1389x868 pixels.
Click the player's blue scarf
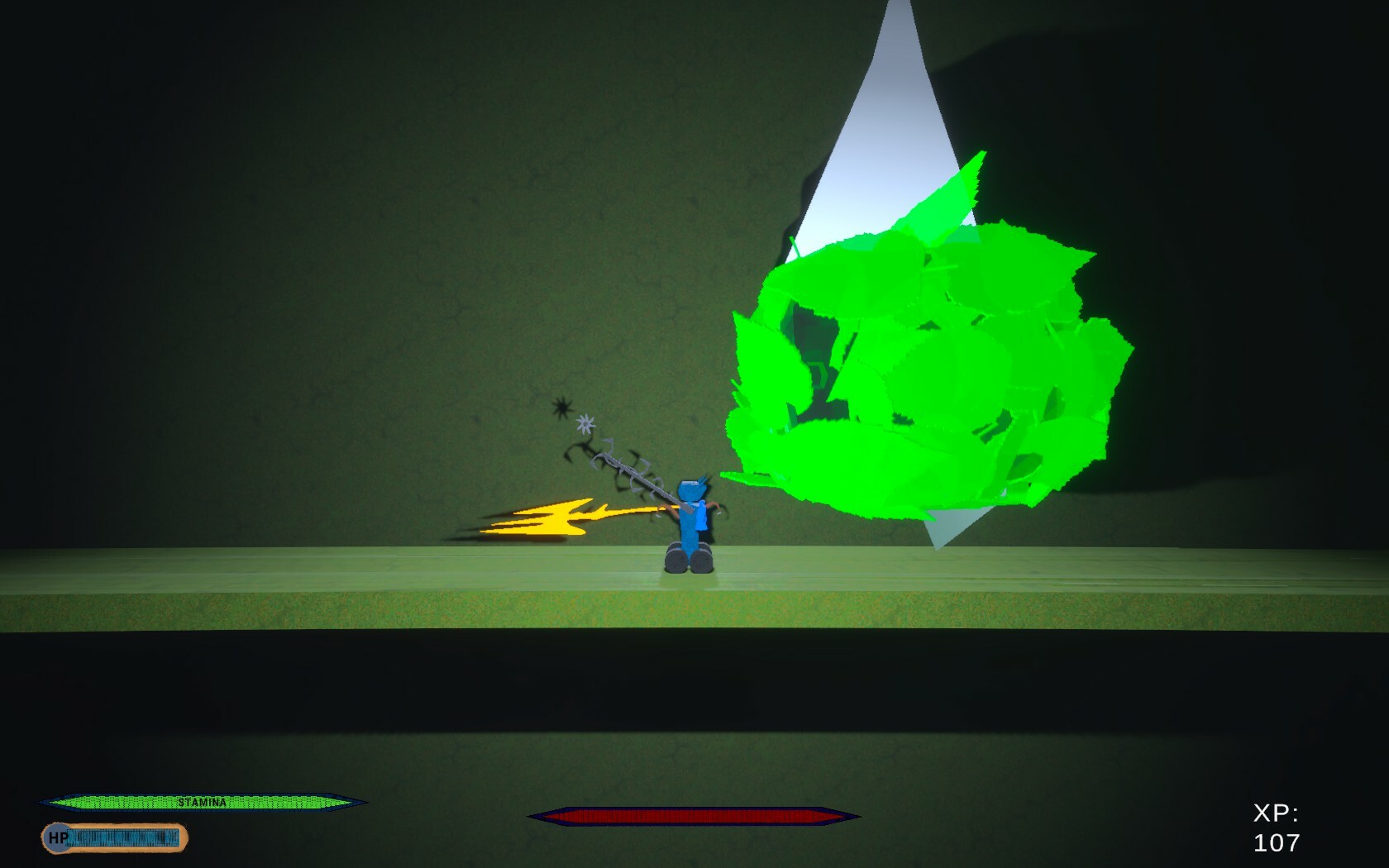click(x=701, y=515)
